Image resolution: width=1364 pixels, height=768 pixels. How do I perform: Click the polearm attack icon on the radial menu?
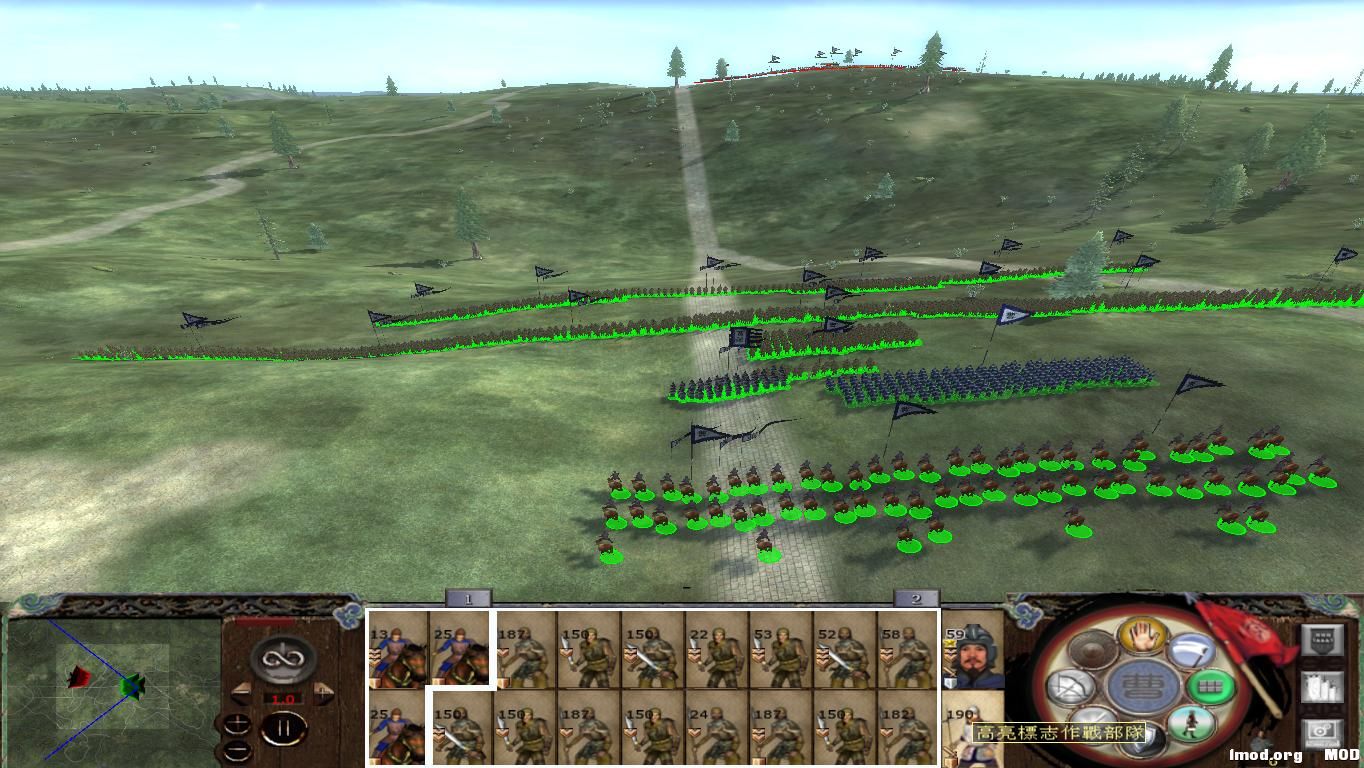pyautogui.click(x=1192, y=652)
